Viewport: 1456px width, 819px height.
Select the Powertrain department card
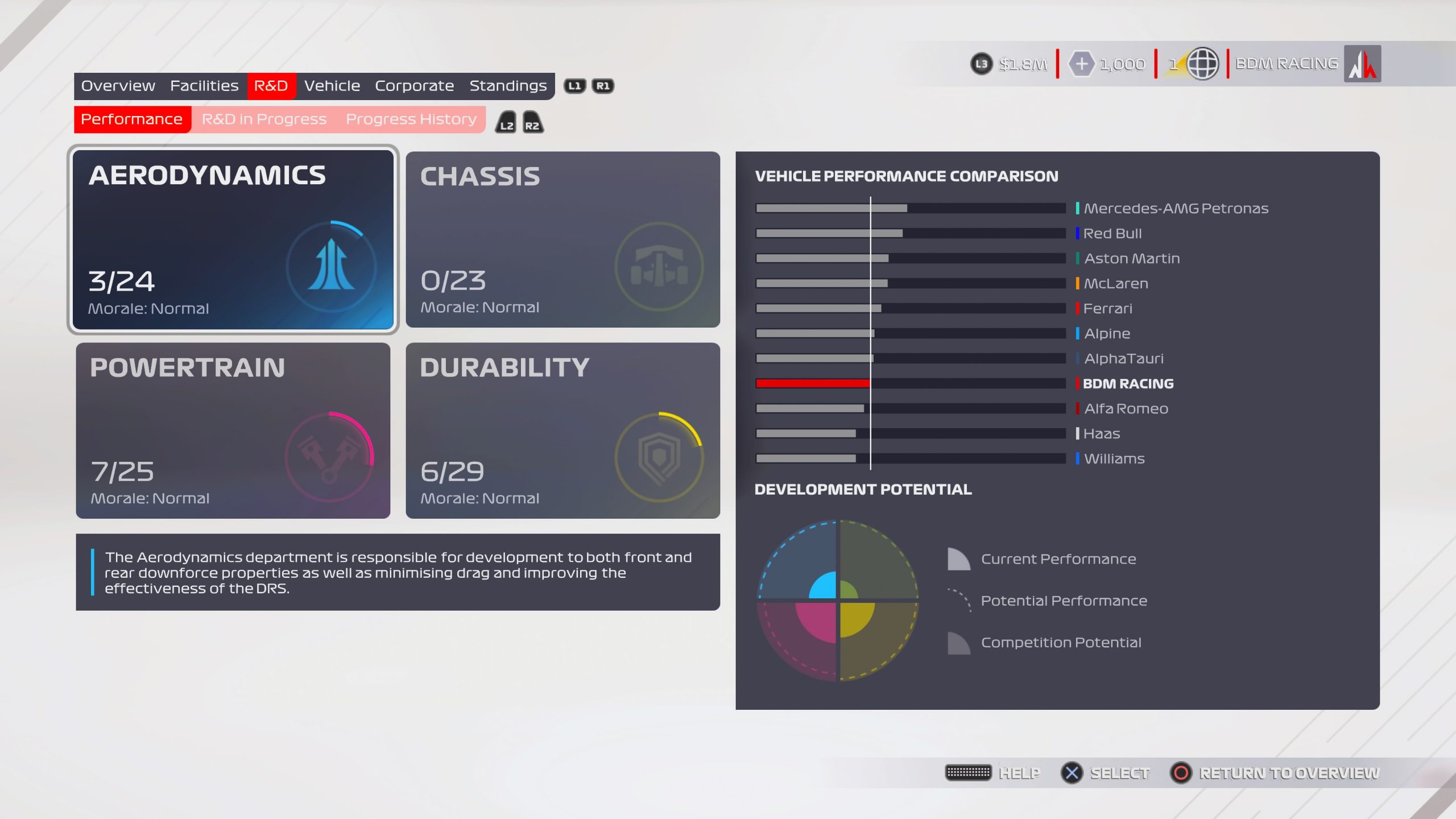[x=233, y=431]
